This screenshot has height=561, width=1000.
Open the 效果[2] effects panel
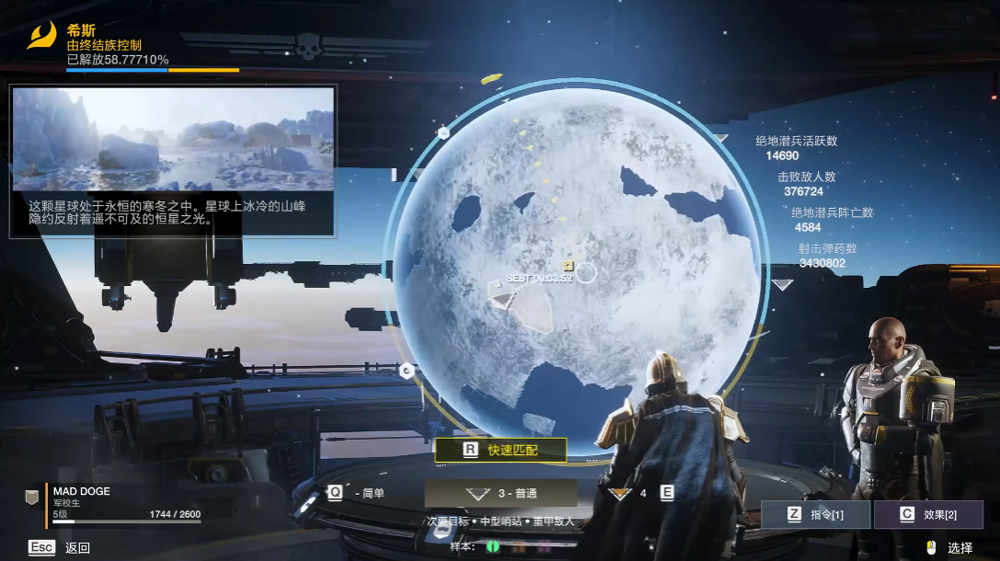928,515
